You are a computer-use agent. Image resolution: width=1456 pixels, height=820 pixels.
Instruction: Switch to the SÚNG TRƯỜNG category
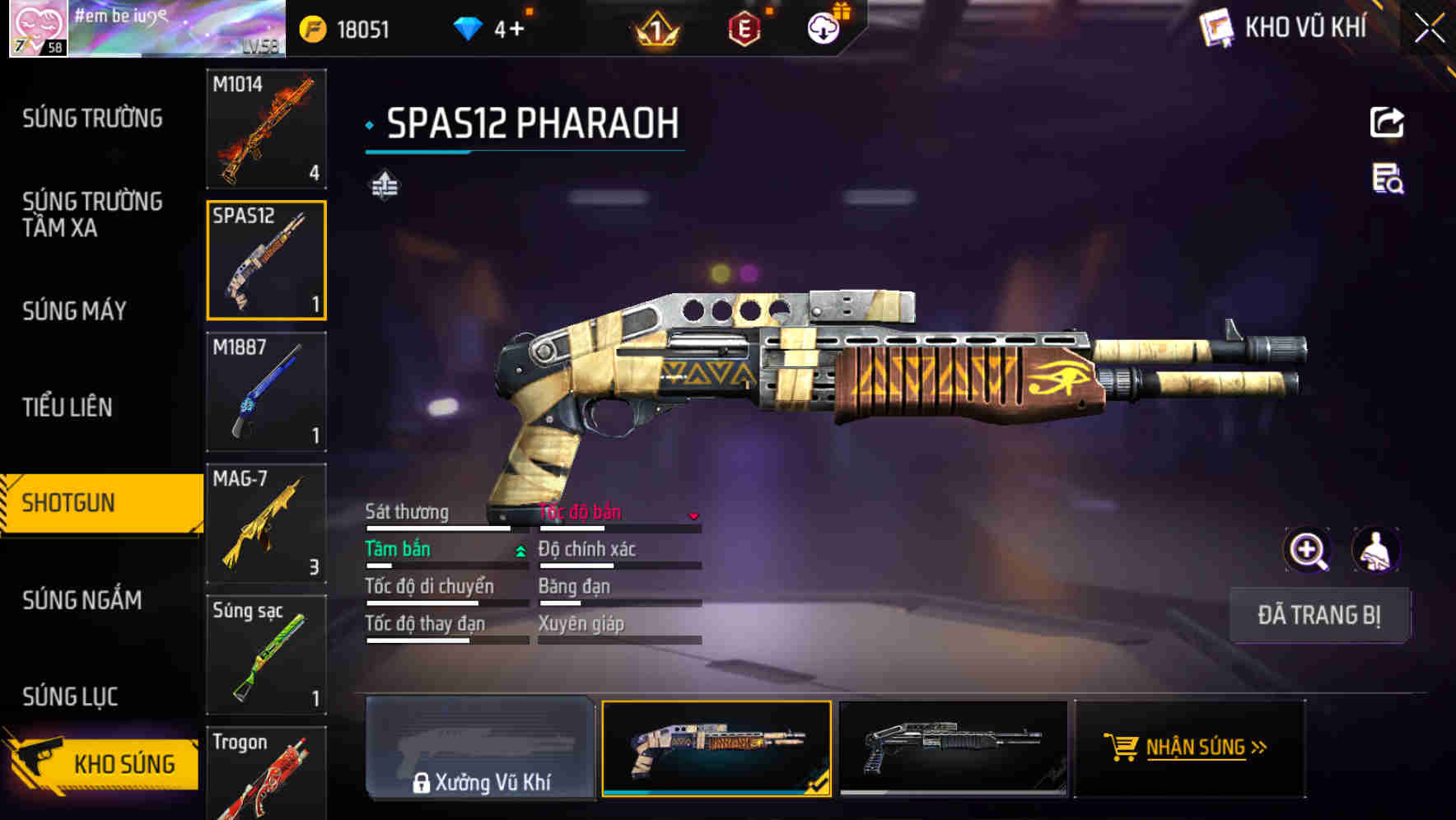point(92,119)
